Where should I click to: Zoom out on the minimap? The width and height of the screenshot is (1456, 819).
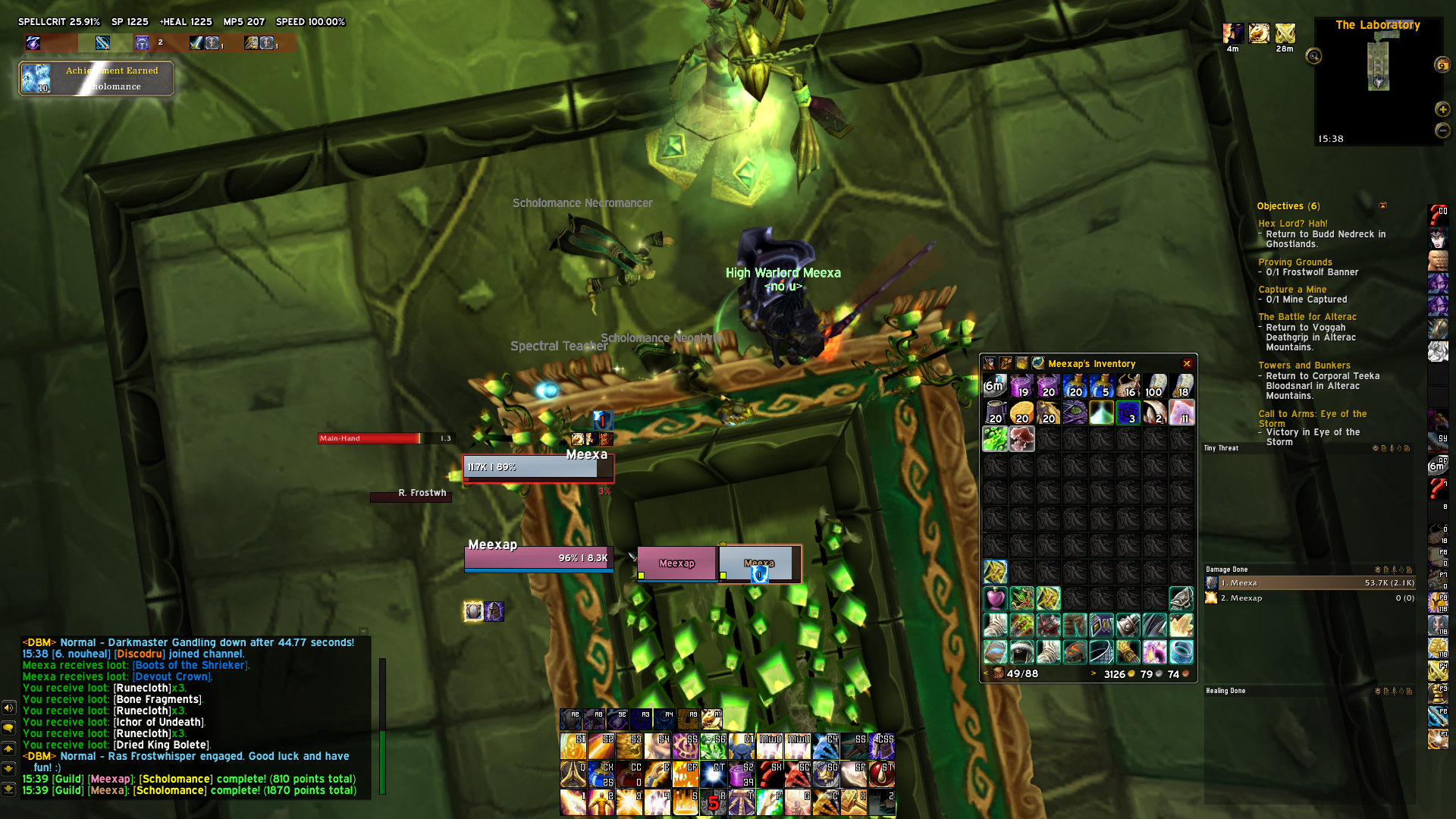pos(1442,130)
